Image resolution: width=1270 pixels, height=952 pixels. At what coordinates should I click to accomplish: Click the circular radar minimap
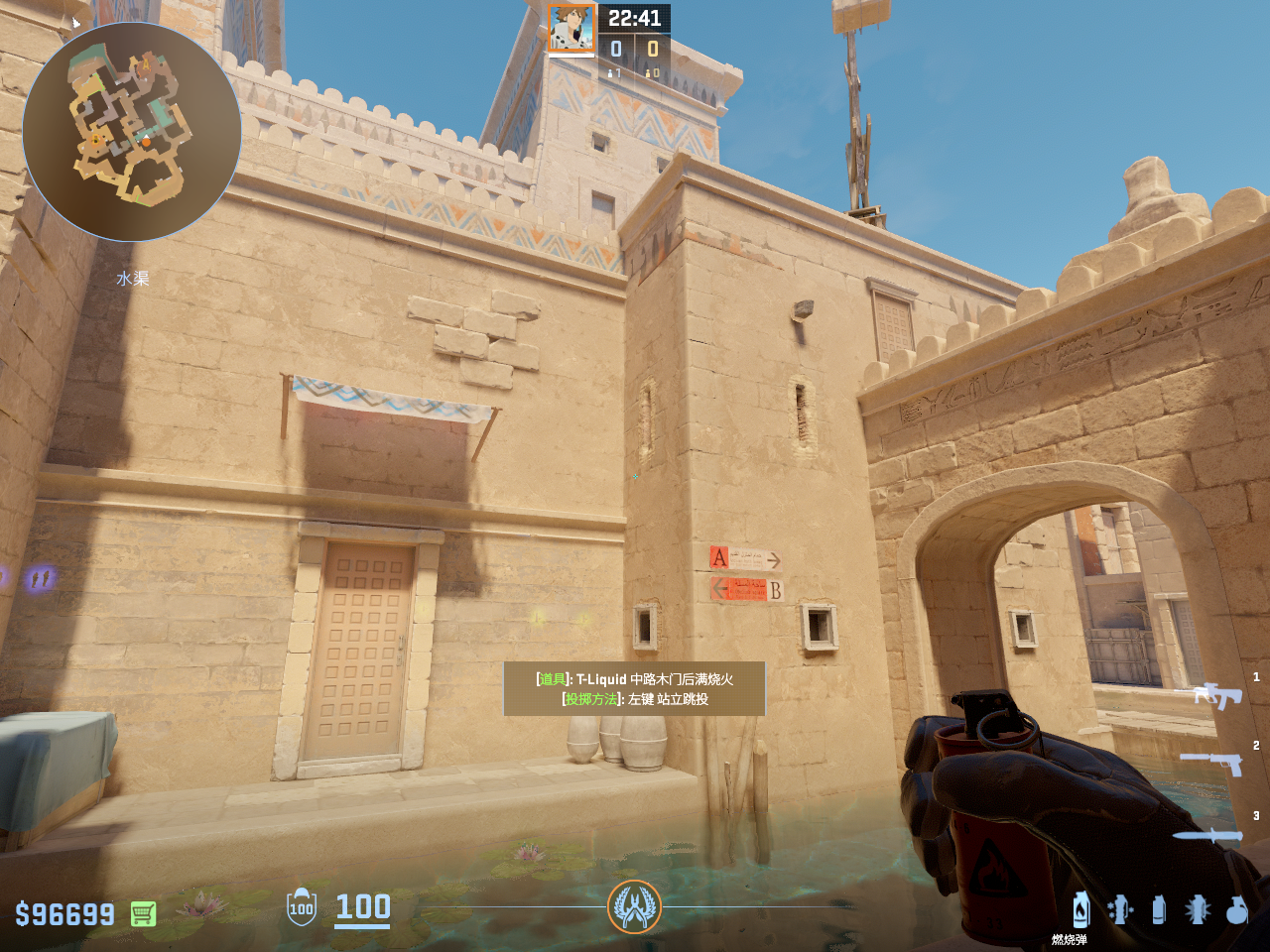tap(132, 132)
